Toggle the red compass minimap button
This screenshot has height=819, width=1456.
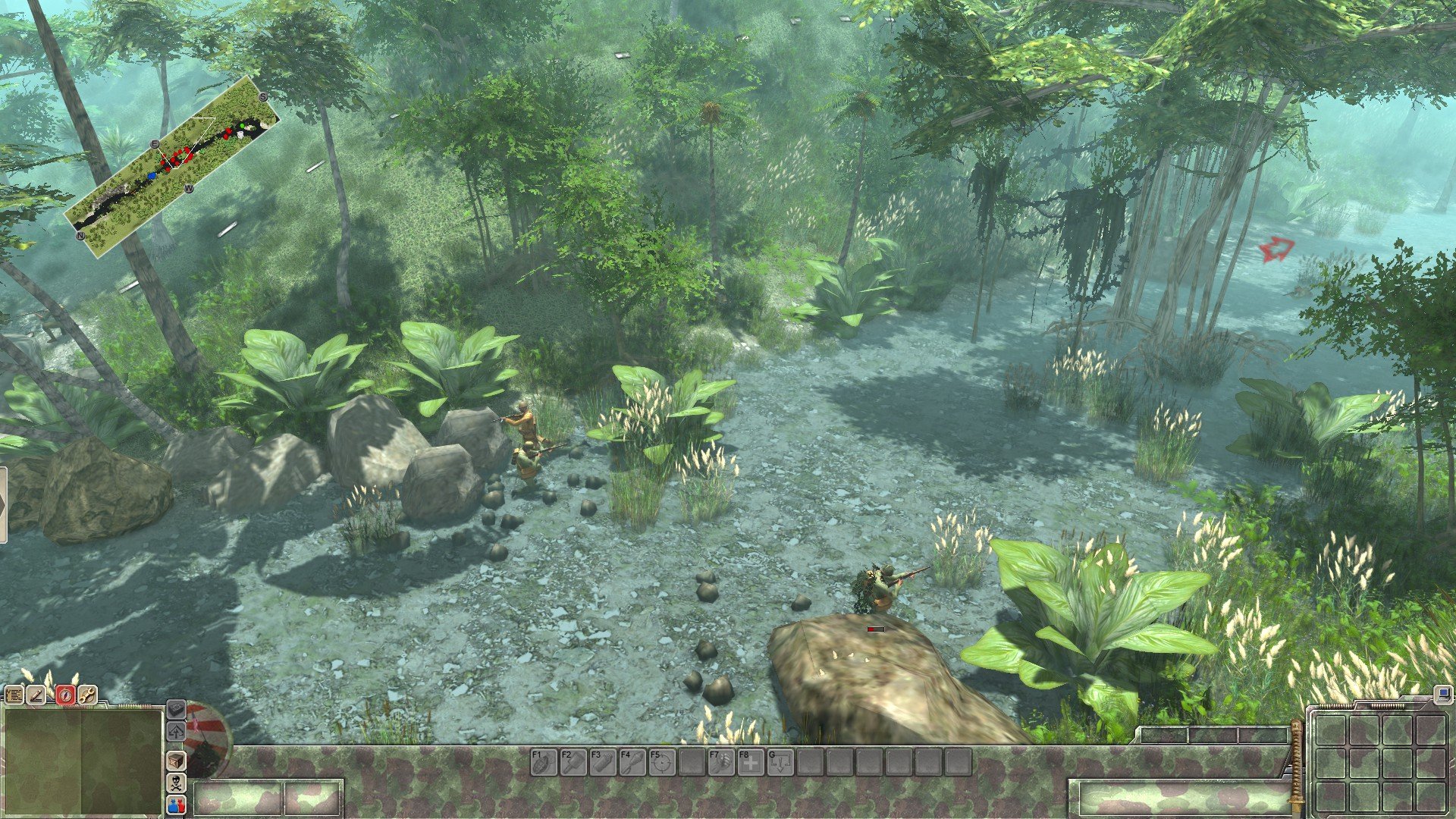point(65,695)
